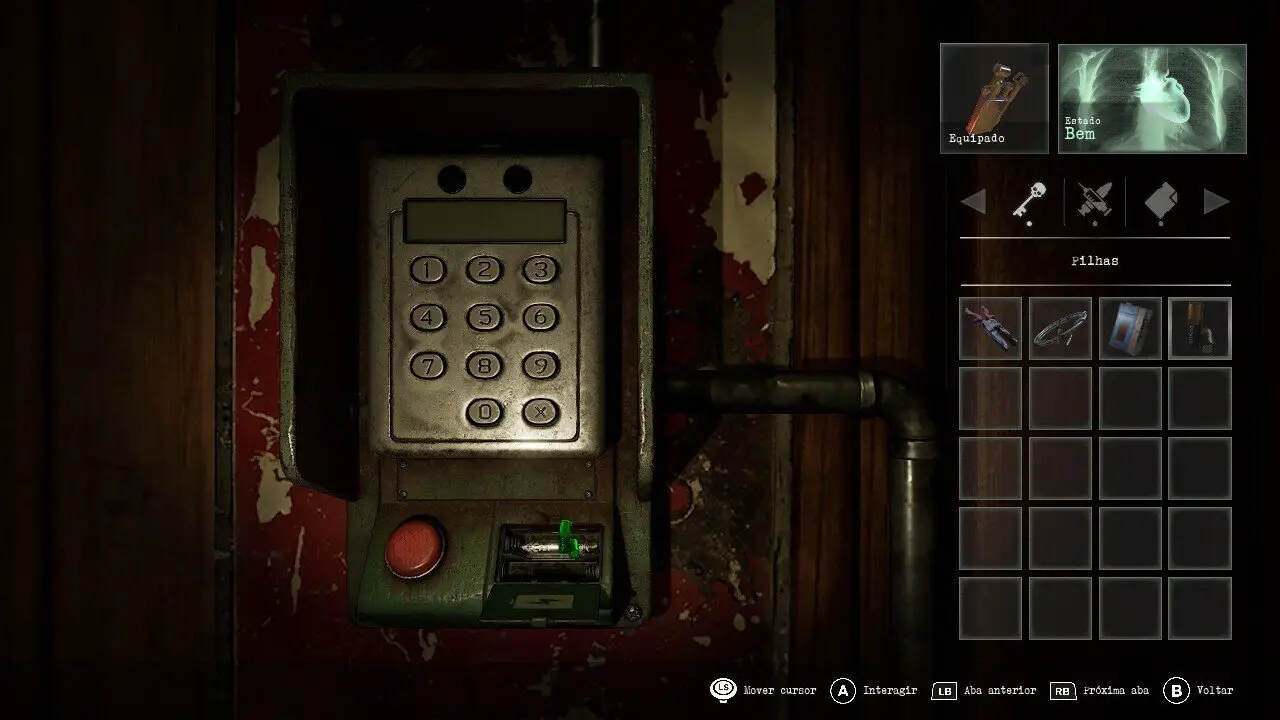Select the Pilhas batteries inventory slot
The image size is (1280, 720).
pos(1200,328)
